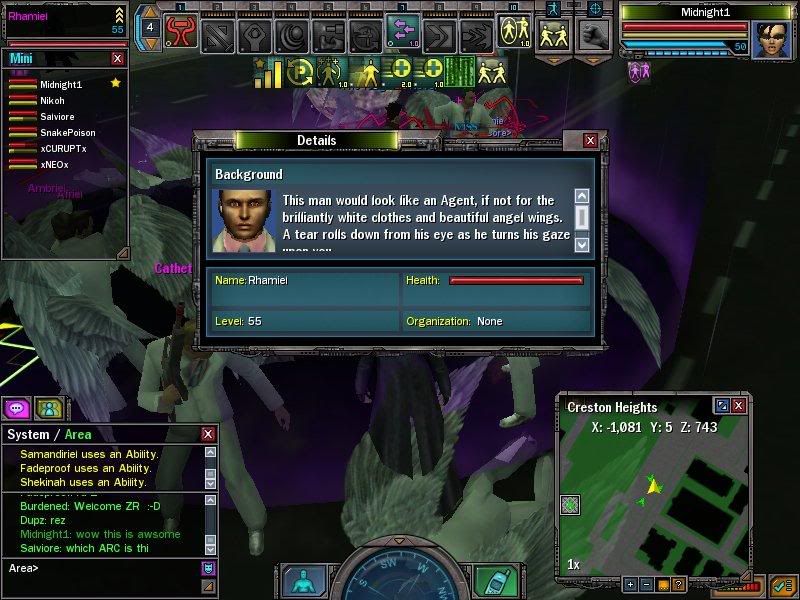
Task: Close the Details window
Action: click(590, 141)
